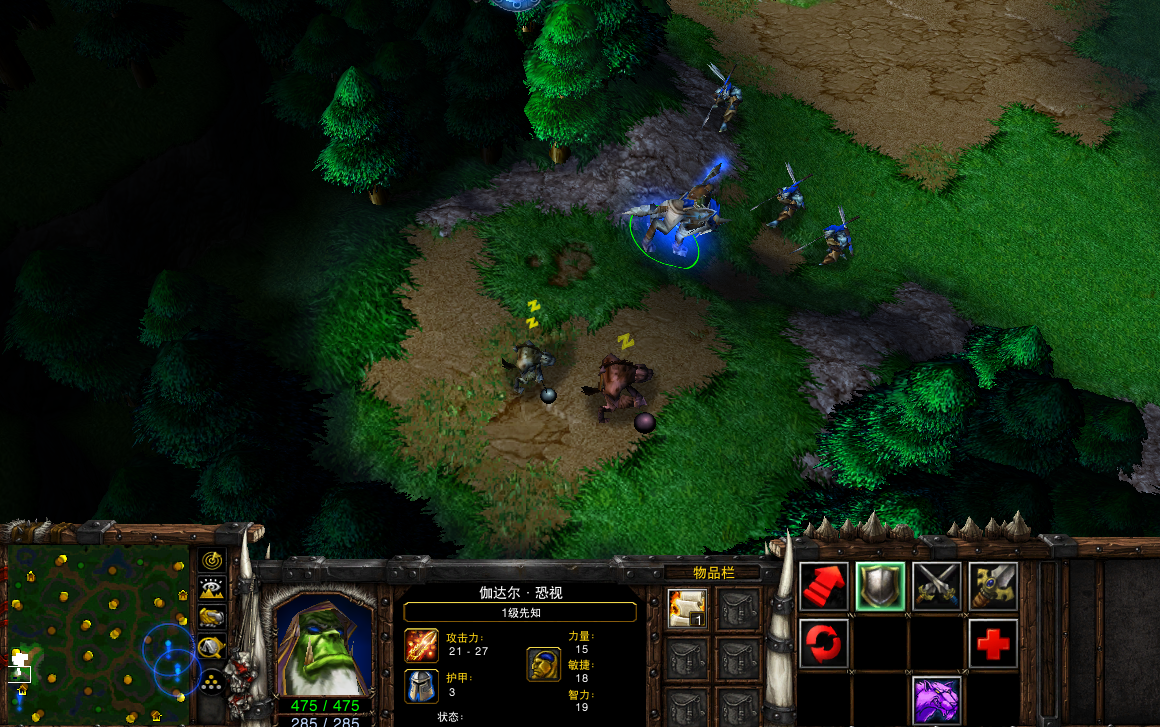Open the formation toggle button with dots
The height and width of the screenshot is (727, 1160).
pos(211,682)
